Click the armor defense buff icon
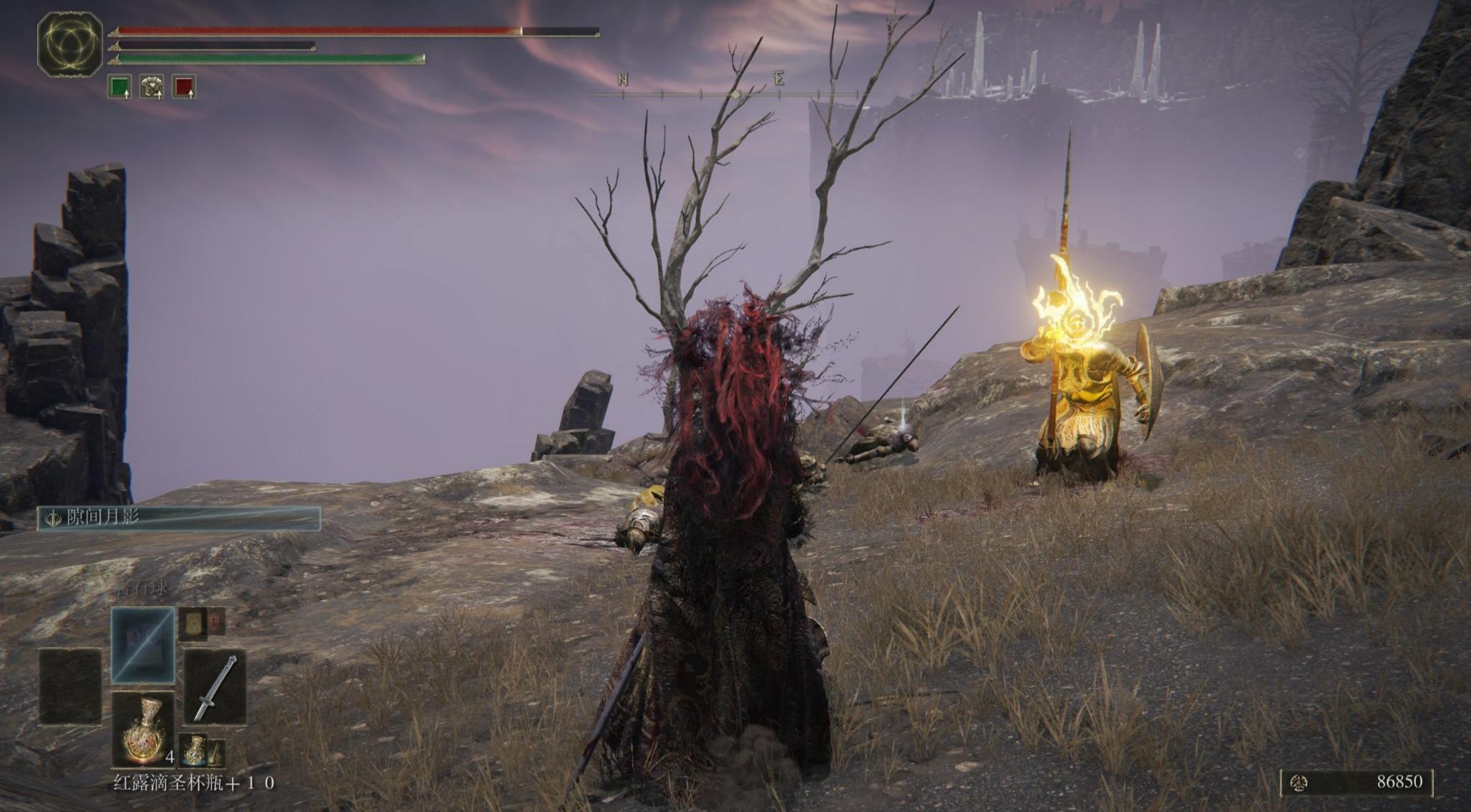Screen dimensions: 1471x812 [152, 88]
